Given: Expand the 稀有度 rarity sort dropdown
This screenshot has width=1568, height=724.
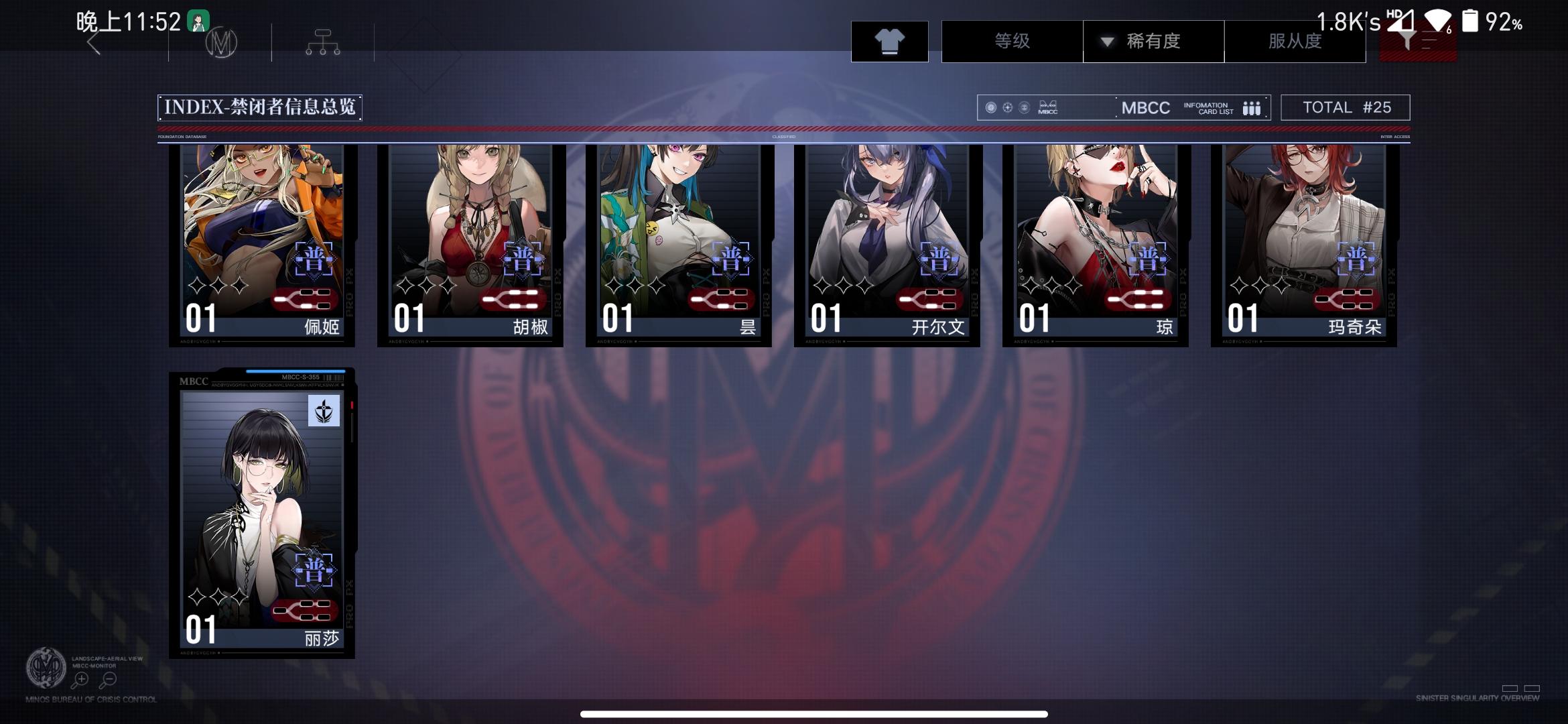Looking at the screenshot, I should point(1153,41).
